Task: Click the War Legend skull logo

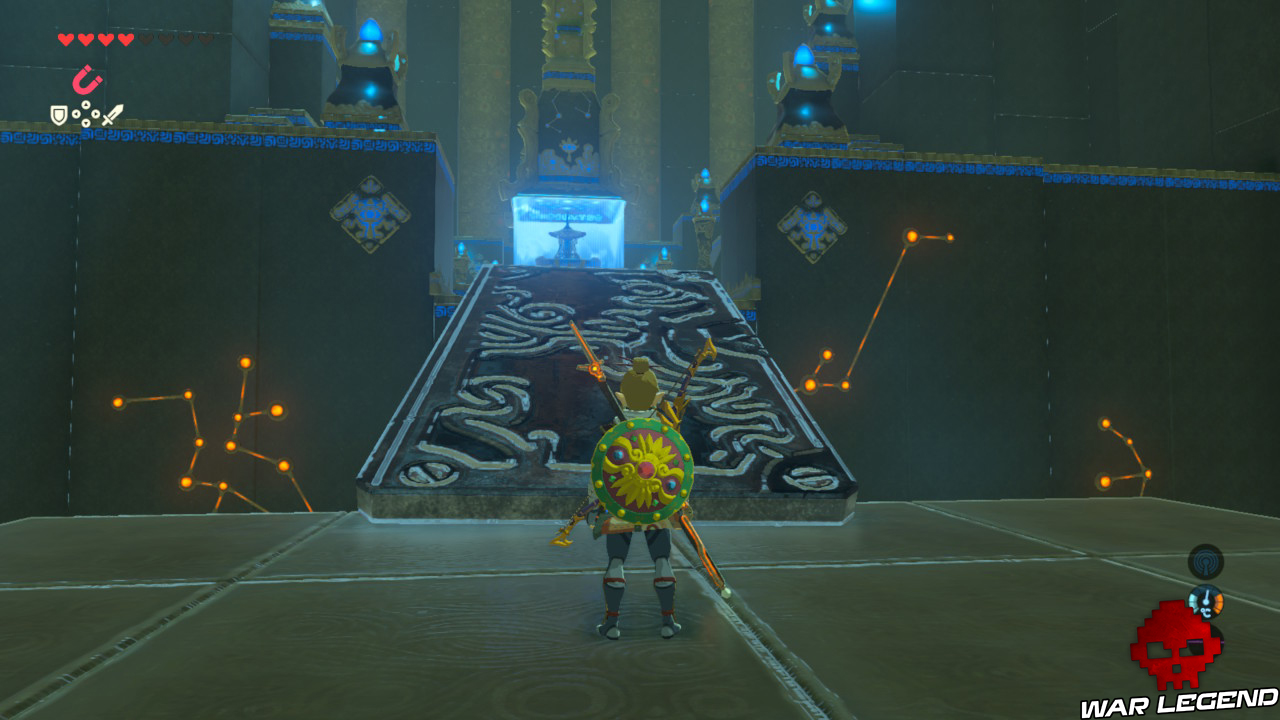Action: (1178, 644)
